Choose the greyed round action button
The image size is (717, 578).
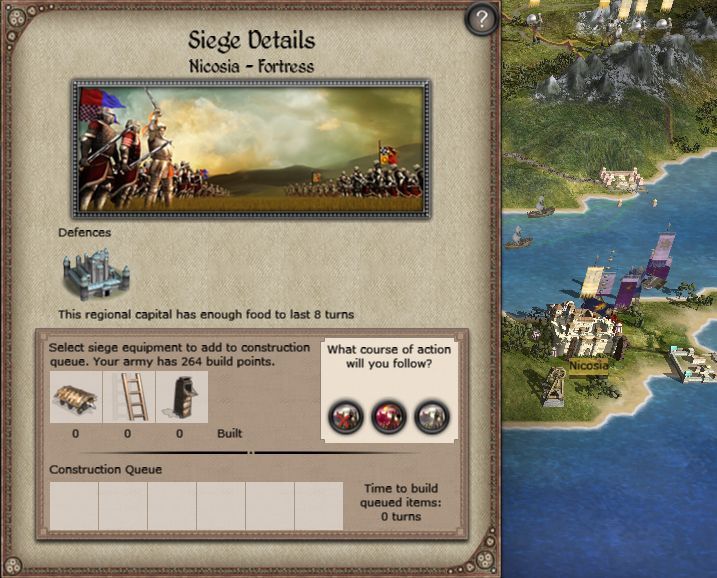point(431,416)
